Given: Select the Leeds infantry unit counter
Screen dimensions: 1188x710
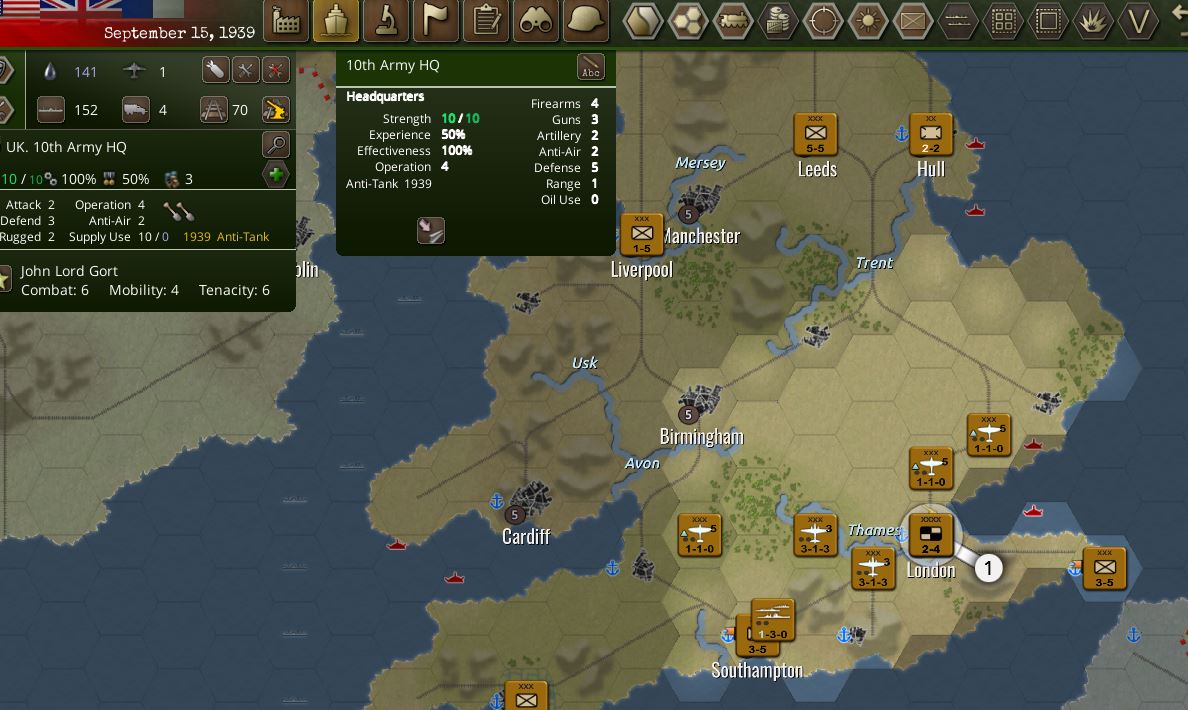Looking at the screenshot, I should tap(815, 134).
